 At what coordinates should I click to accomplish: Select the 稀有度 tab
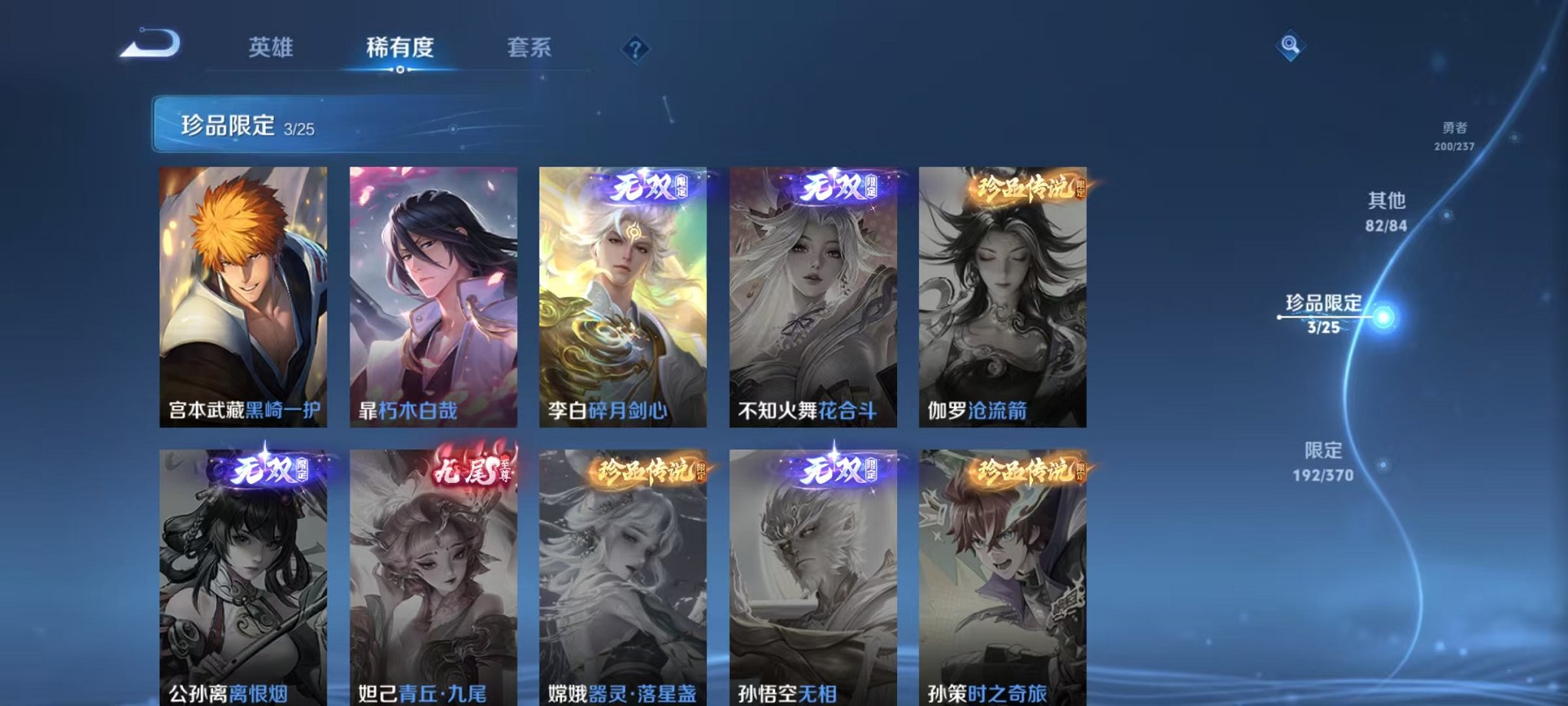tap(400, 46)
